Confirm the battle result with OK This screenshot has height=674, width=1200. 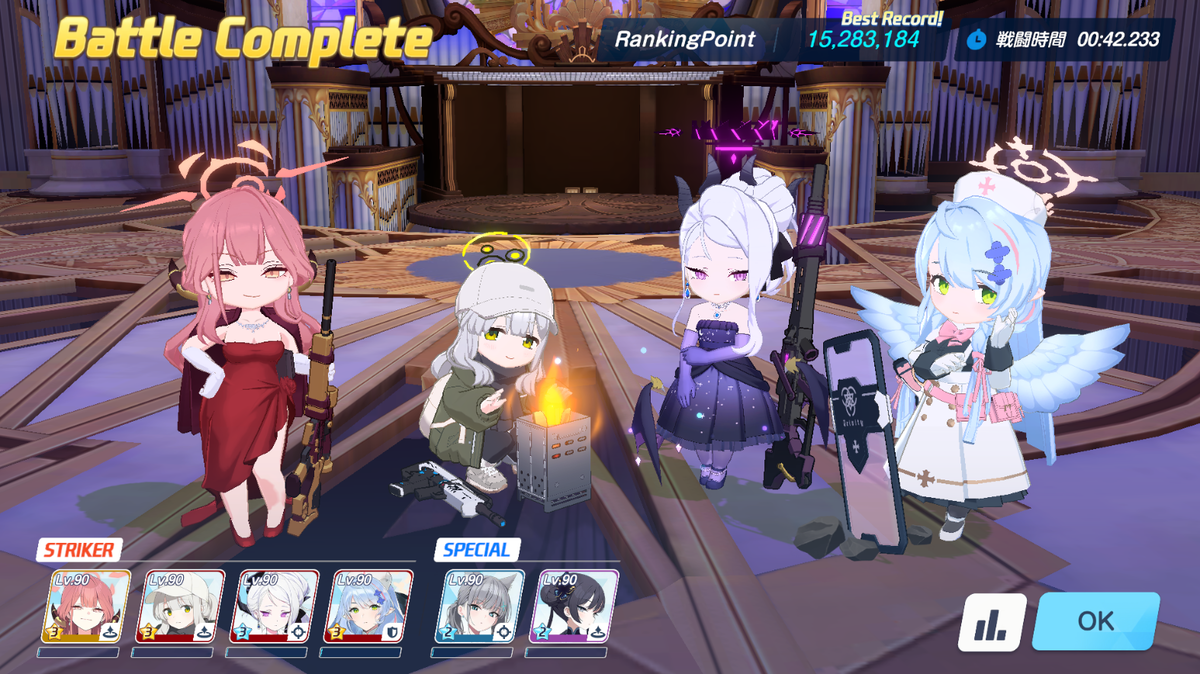coord(1095,621)
